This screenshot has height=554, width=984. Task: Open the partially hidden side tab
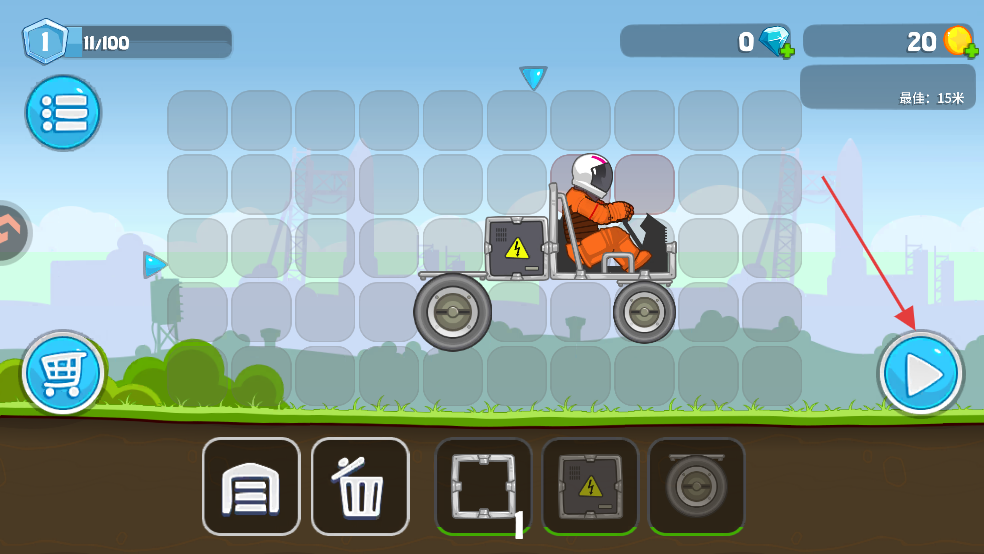(x=12, y=232)
